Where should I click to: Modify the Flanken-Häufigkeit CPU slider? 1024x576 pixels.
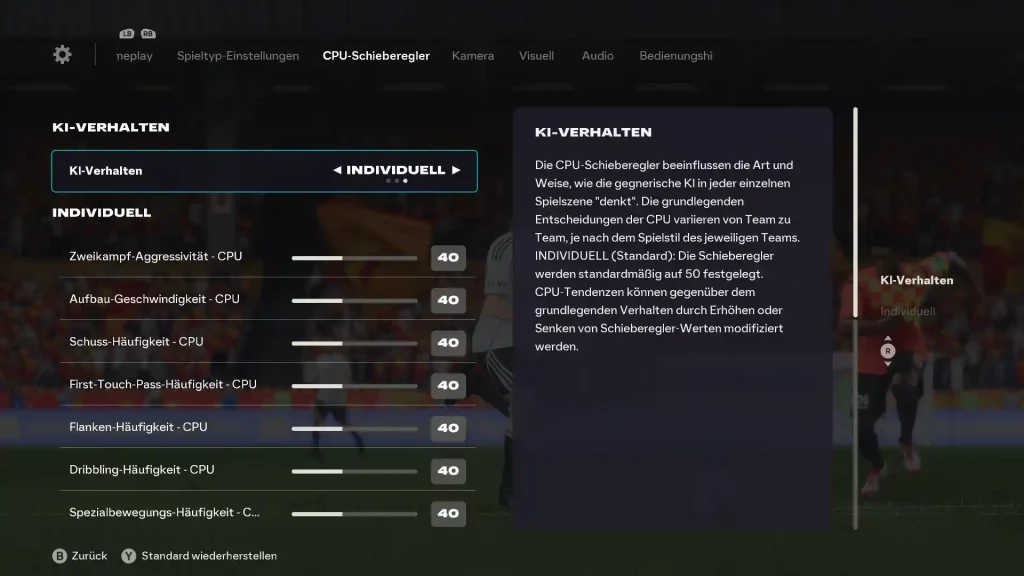pyautogui.click(x=354, y=428)
